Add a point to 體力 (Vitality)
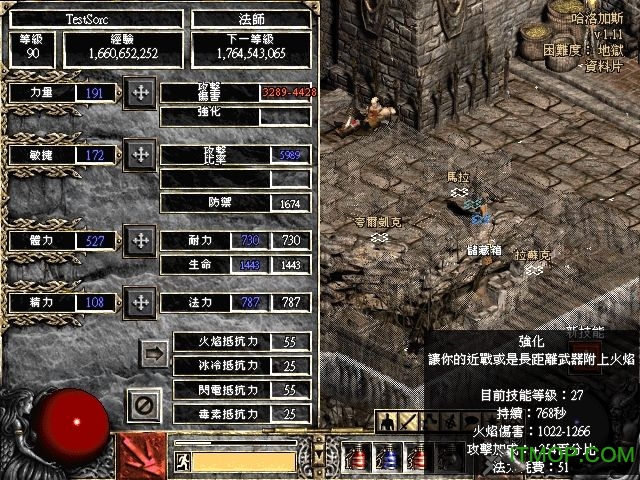The image size is (640, 480). [140, 241]
